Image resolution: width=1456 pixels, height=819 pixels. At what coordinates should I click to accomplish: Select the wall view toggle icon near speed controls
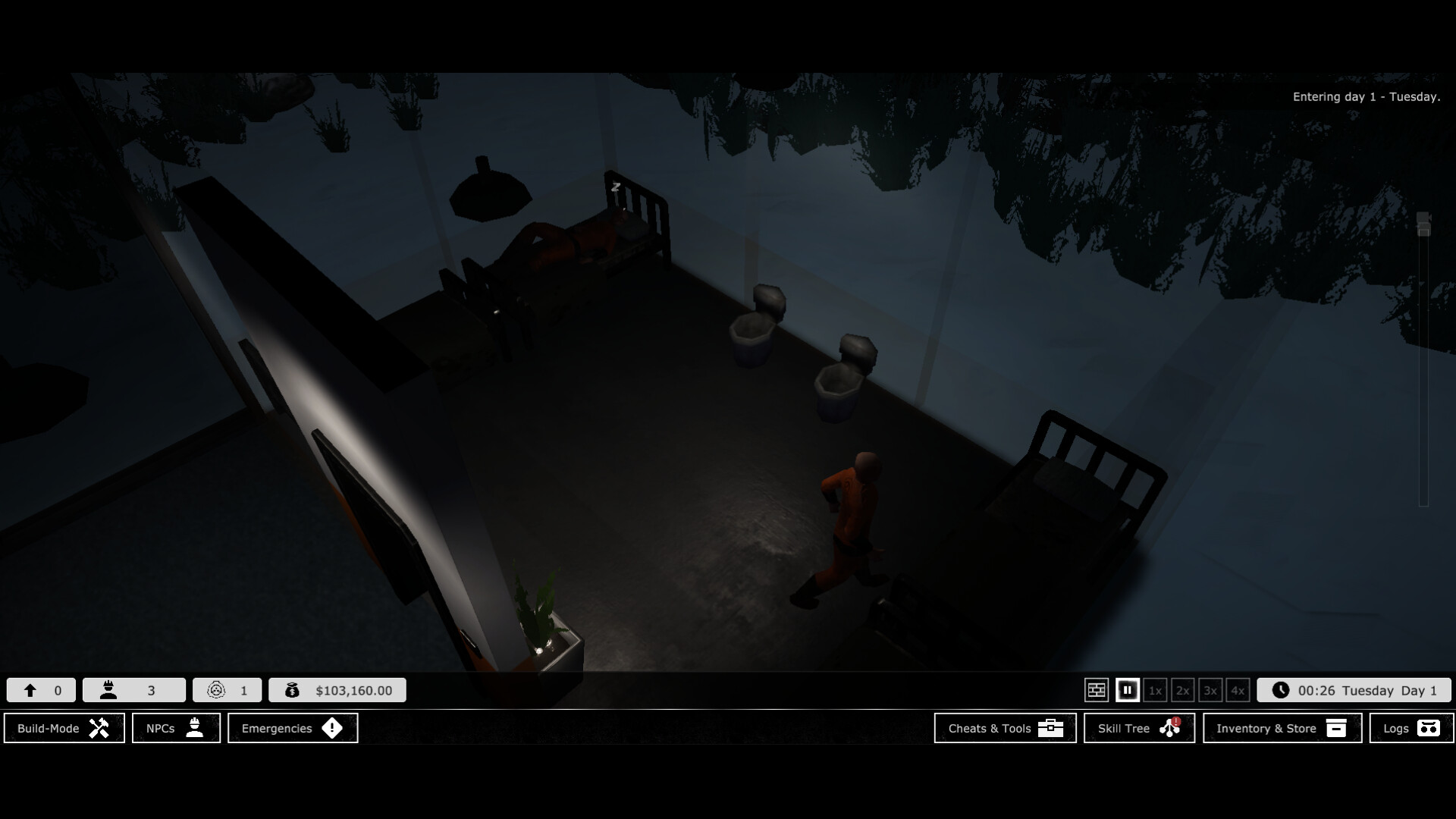(1097, 690)
